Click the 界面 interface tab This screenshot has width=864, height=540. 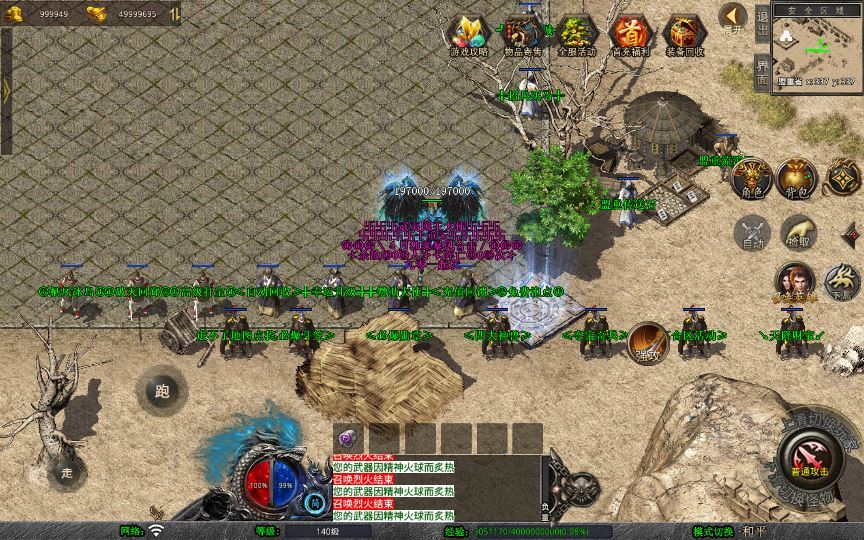762,72
